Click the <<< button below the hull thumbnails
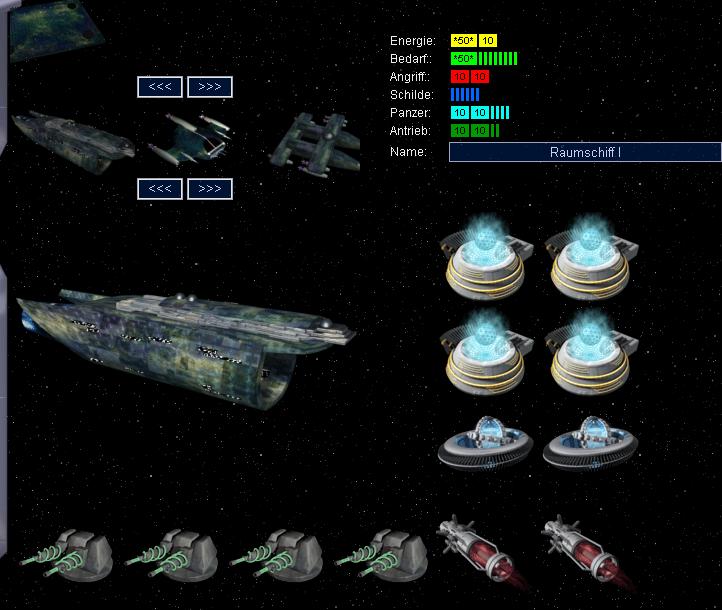 click(x=160, y=188)
